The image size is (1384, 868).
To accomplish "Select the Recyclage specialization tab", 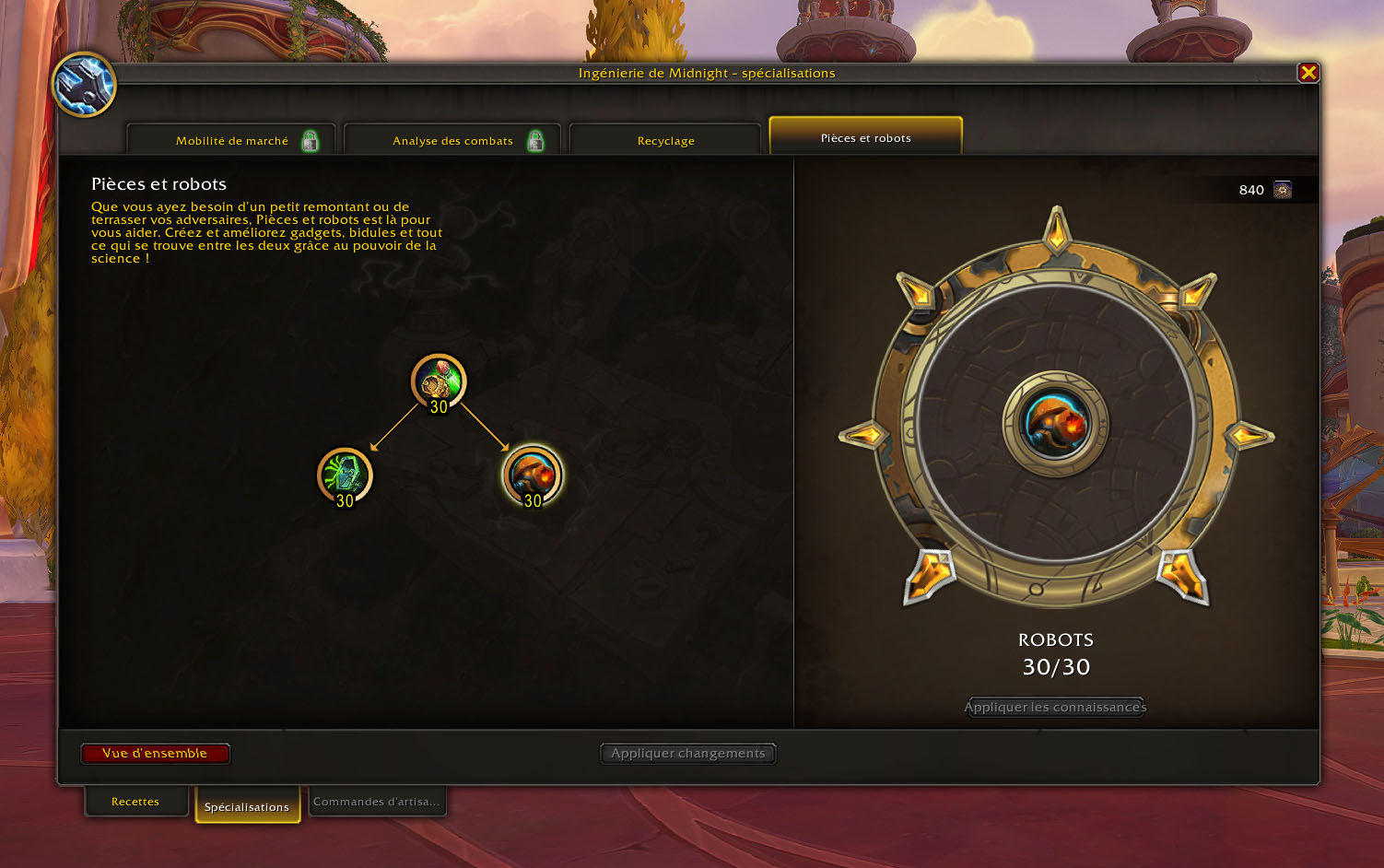I will pyautogui.click(x=665, y=141).
